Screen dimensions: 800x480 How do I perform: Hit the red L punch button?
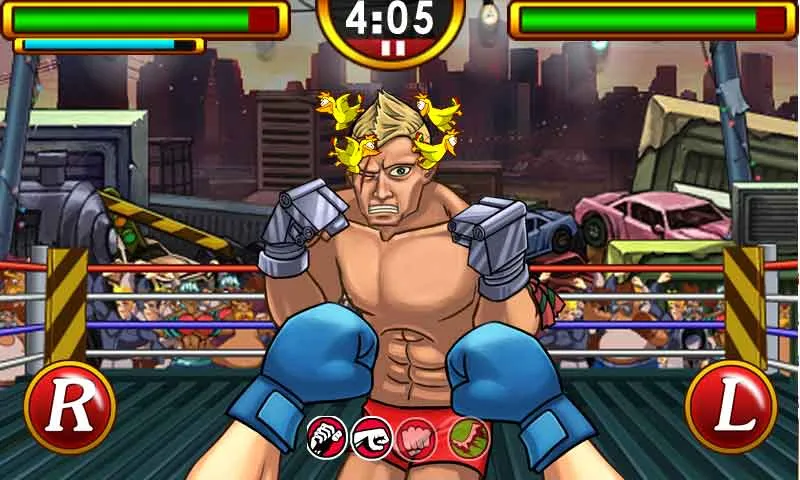click(731, 407)
